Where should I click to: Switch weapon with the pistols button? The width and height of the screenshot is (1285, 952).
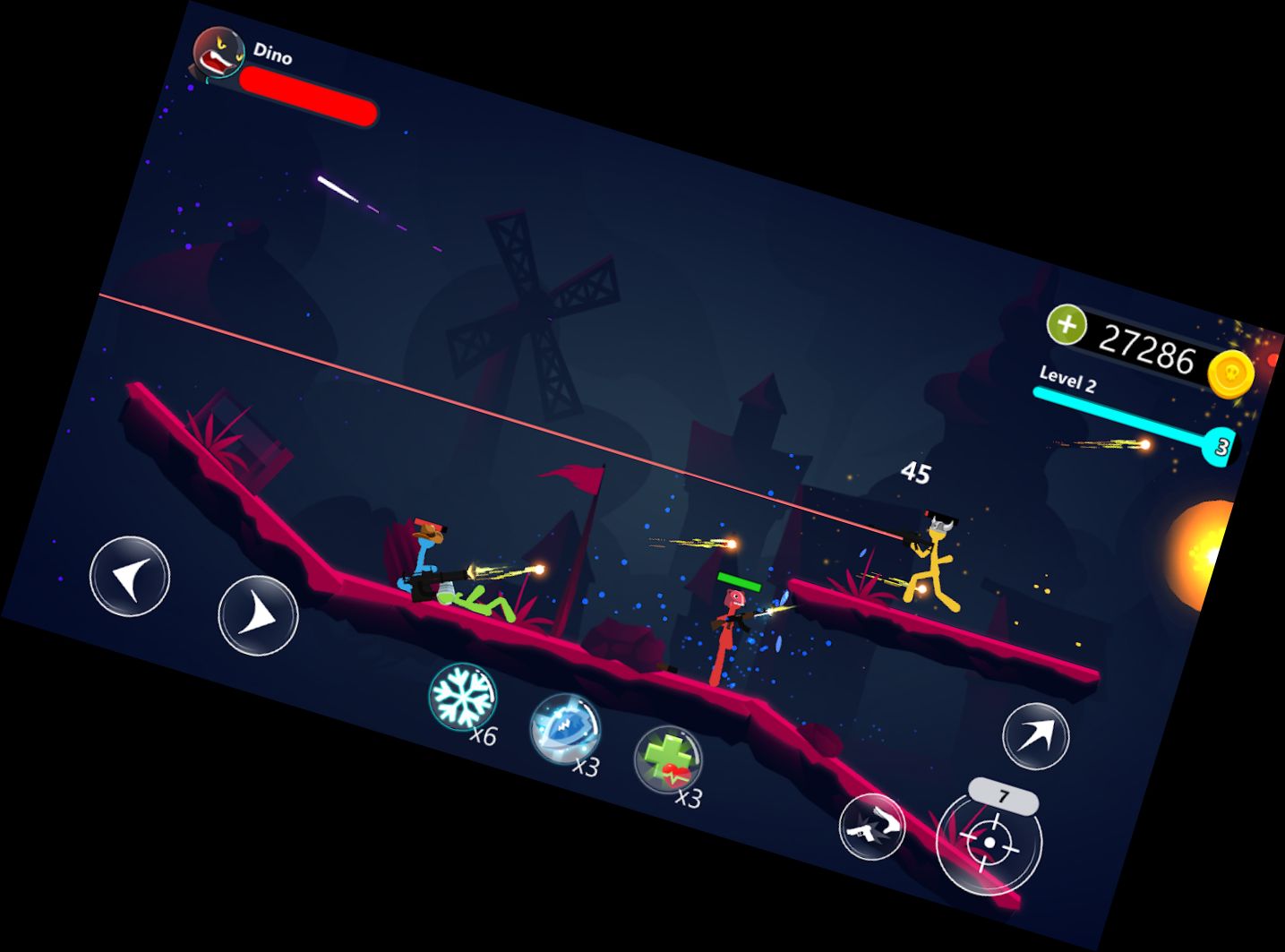tap(872, 828)
